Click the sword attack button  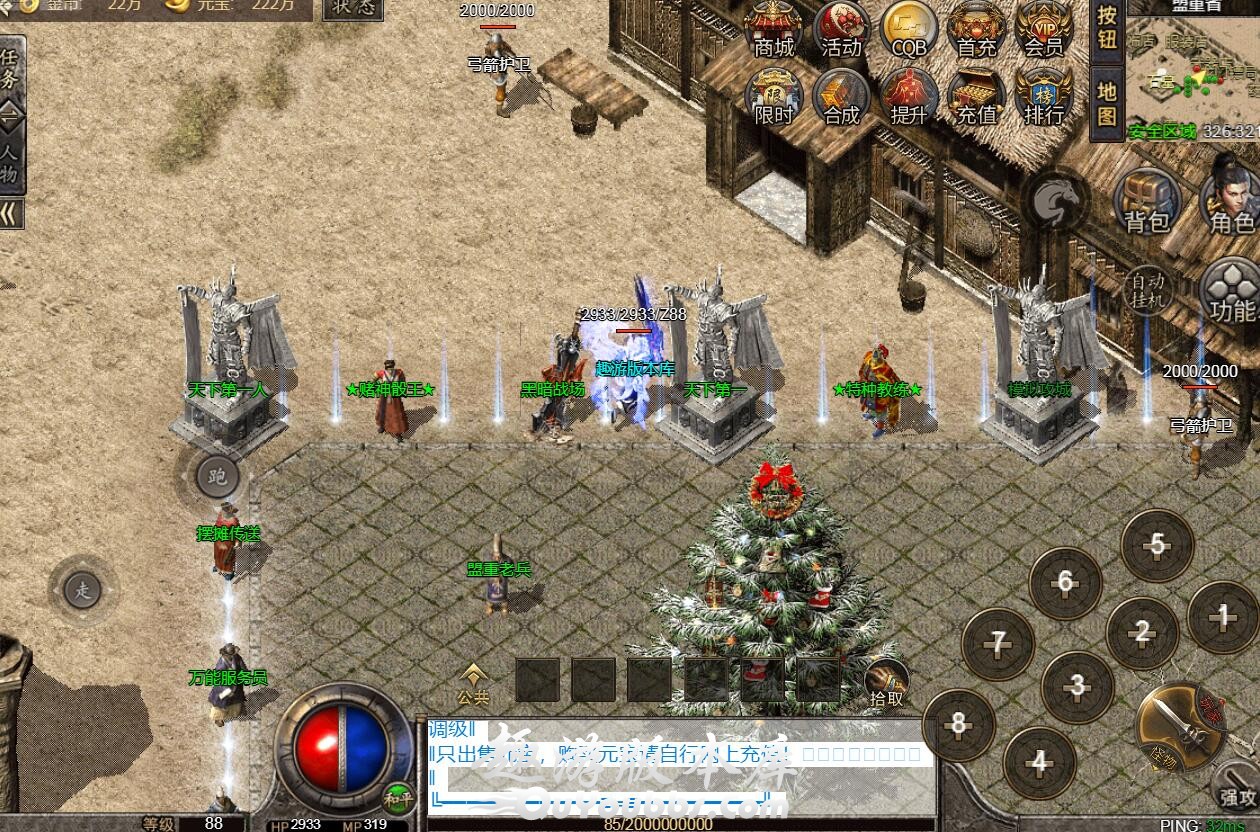1182,728
